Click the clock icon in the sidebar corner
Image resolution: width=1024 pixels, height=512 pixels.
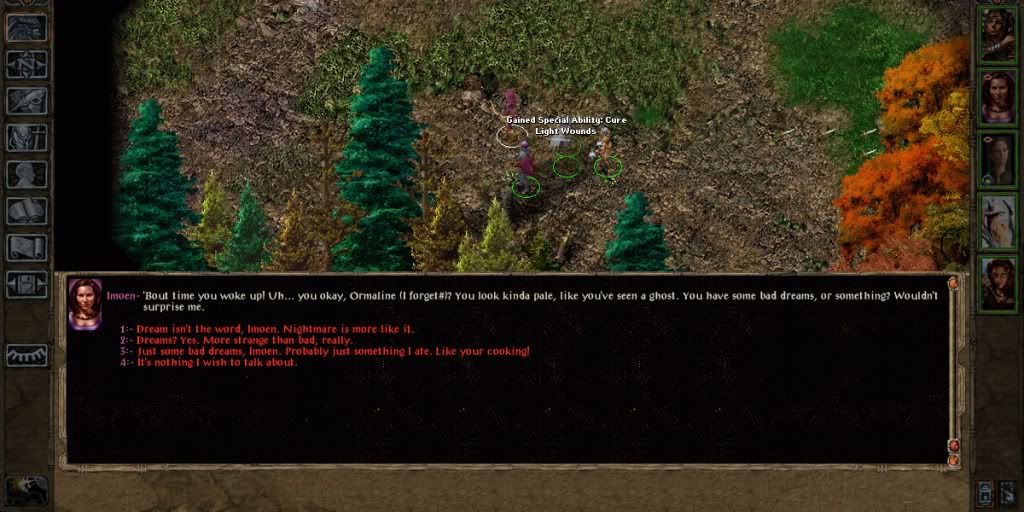coord(26,488)
